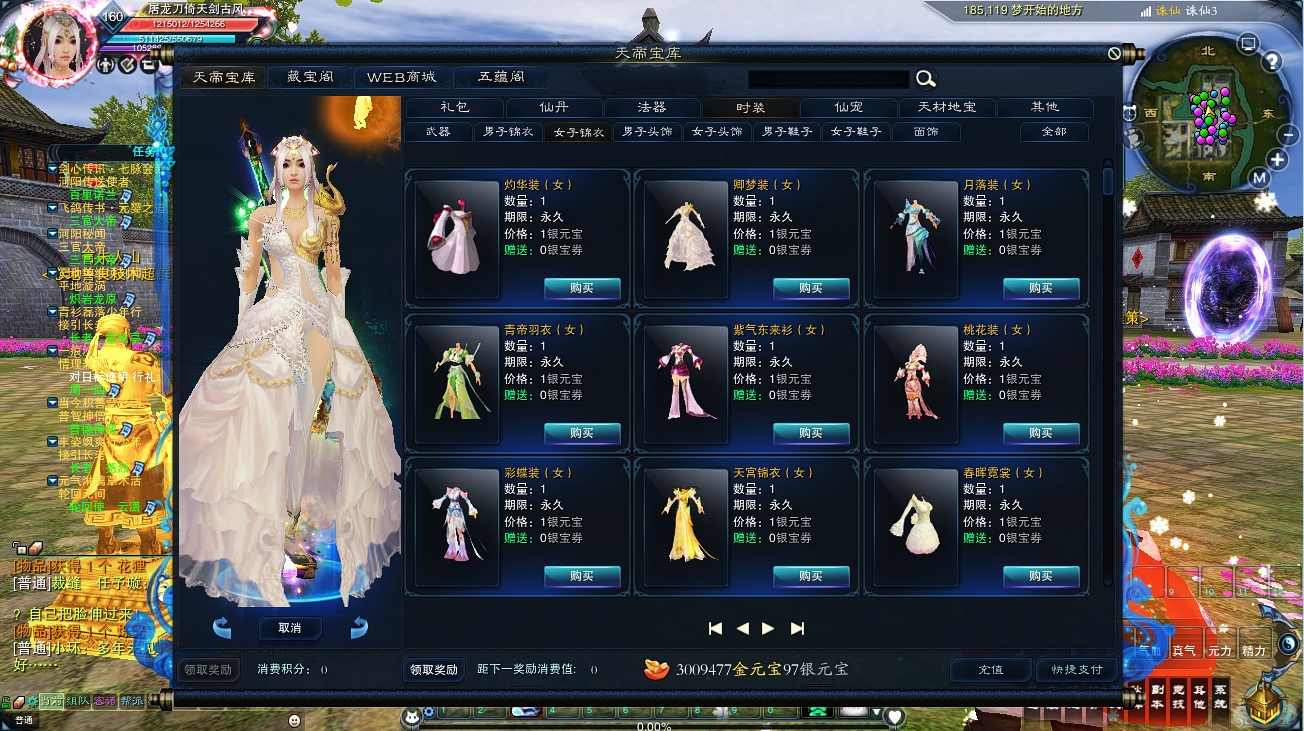Select the 五蕴阁 tab
Screen dimensions: 1304x731
click(x=501, y=77)
